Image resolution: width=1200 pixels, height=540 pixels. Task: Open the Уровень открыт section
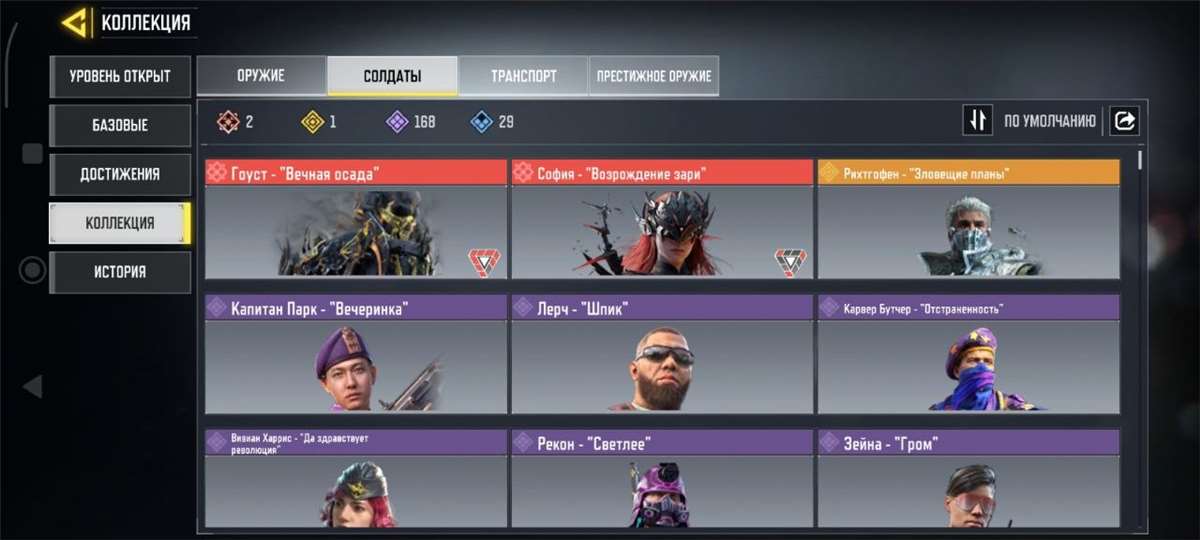point(120,77)
